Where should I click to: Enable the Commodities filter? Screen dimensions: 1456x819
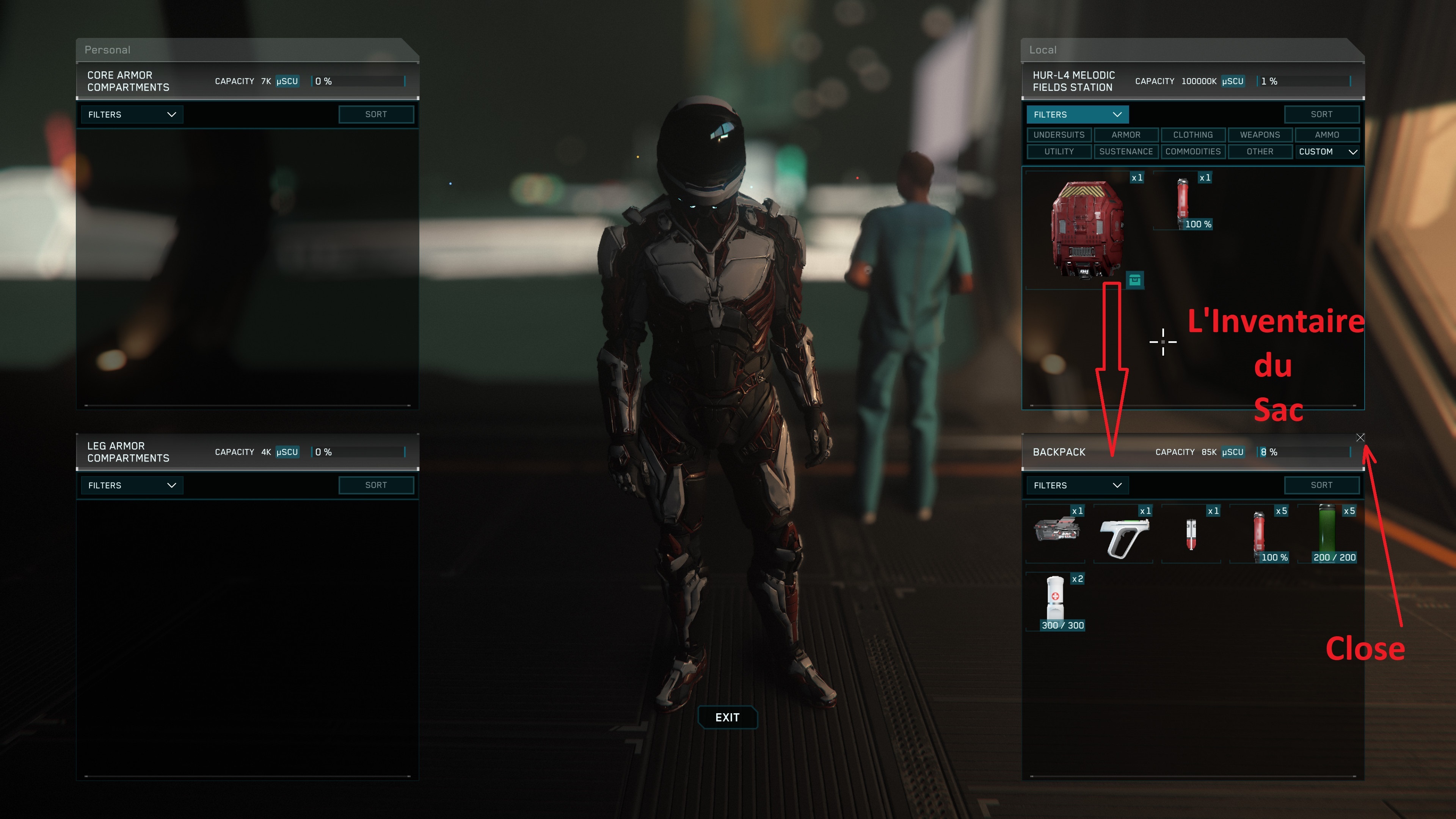(x=1192, y=152)
